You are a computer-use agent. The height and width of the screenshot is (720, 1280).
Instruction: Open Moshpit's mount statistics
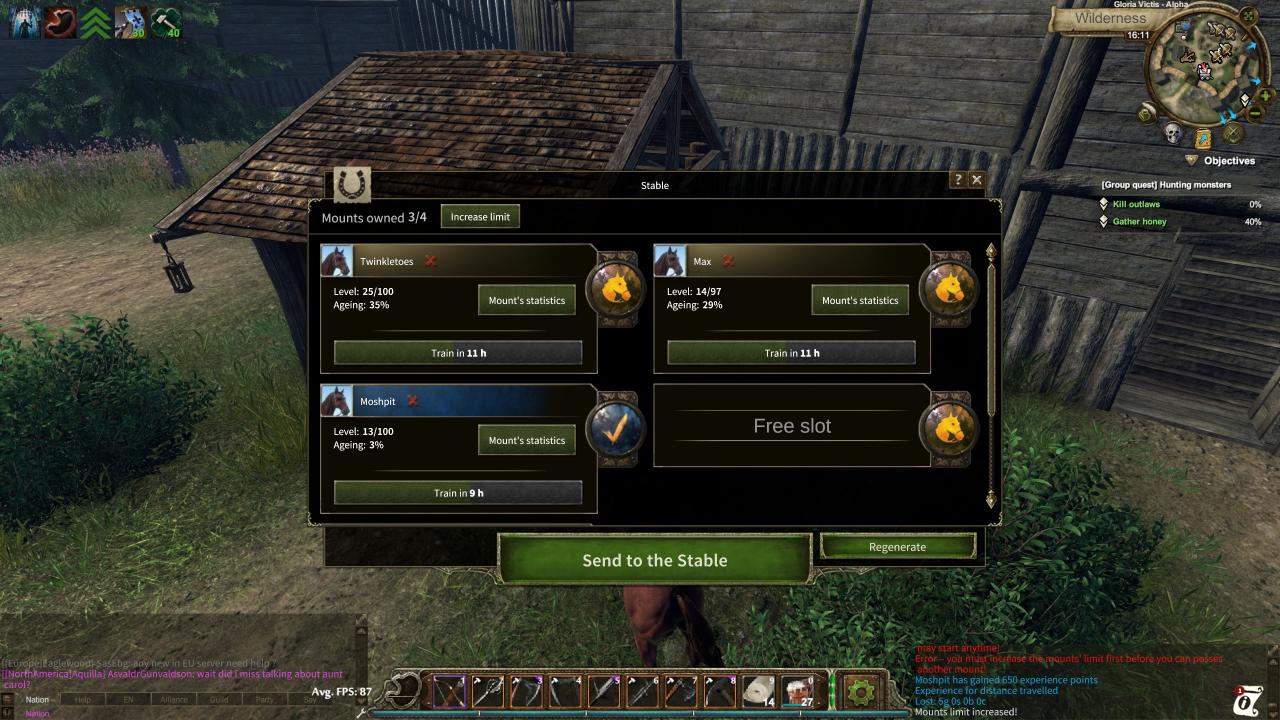pos(526,440)
